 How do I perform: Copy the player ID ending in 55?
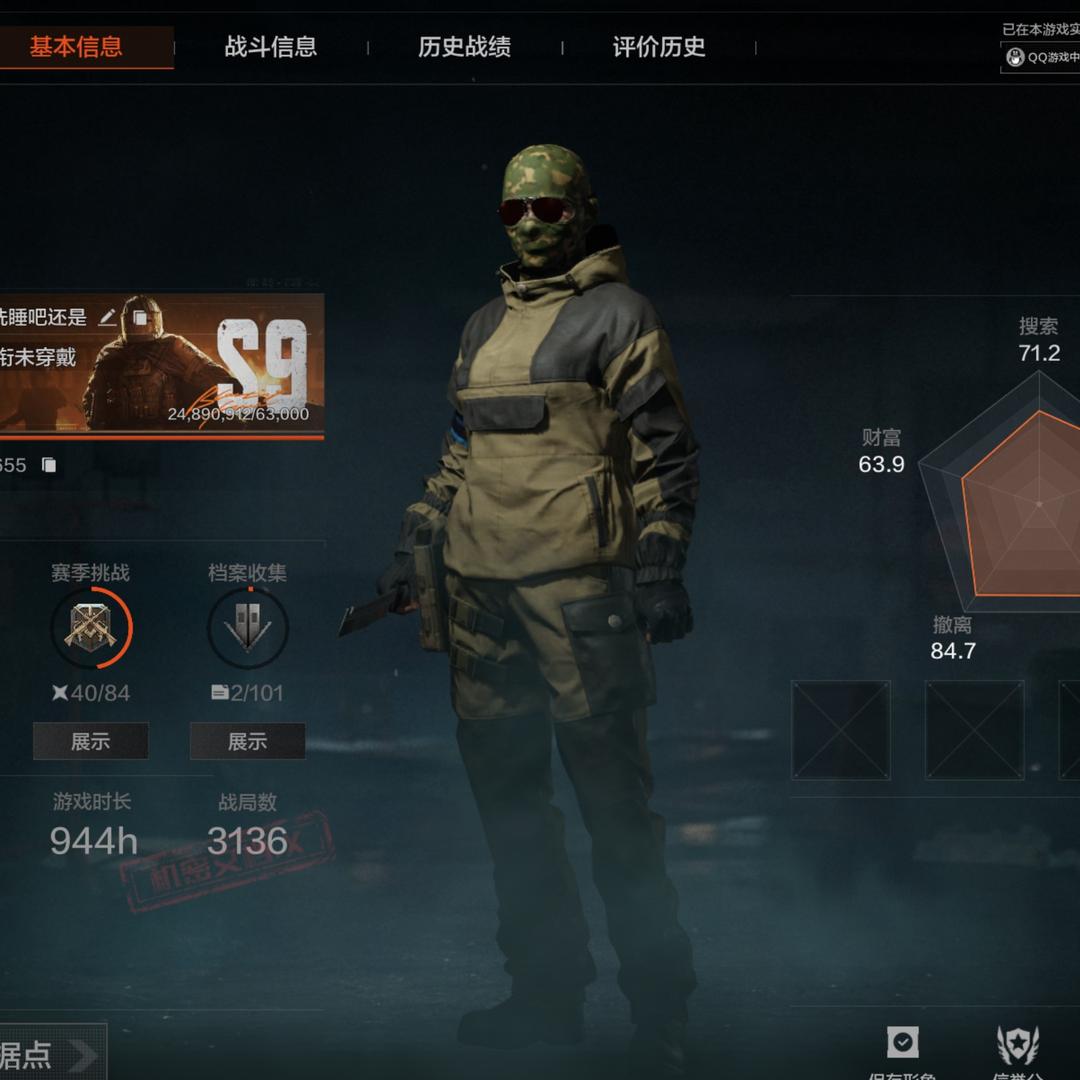click(x=48, y=465)
